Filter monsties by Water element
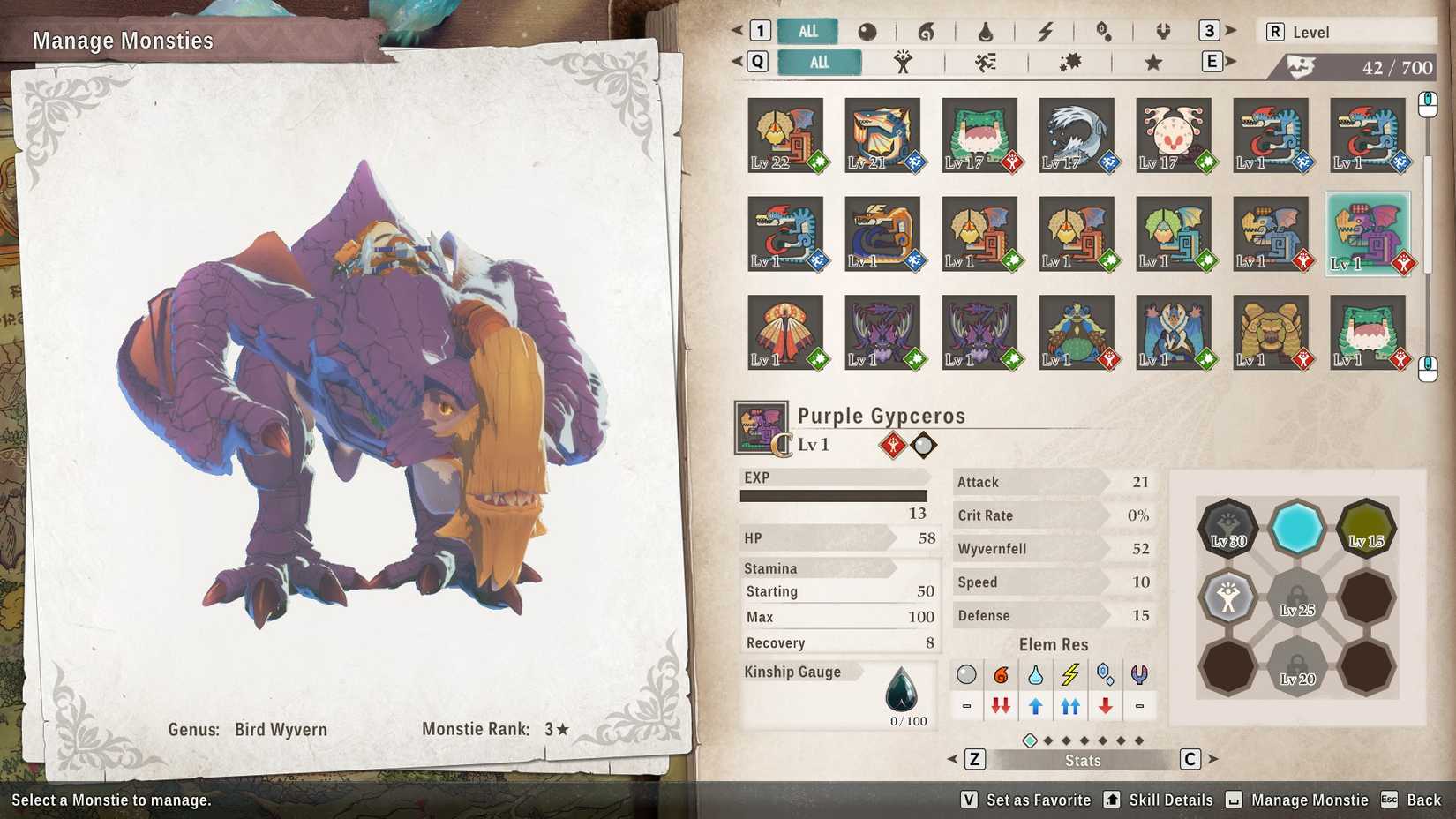The height and width of the screenshot is (819, 1456). coord(986,31)
